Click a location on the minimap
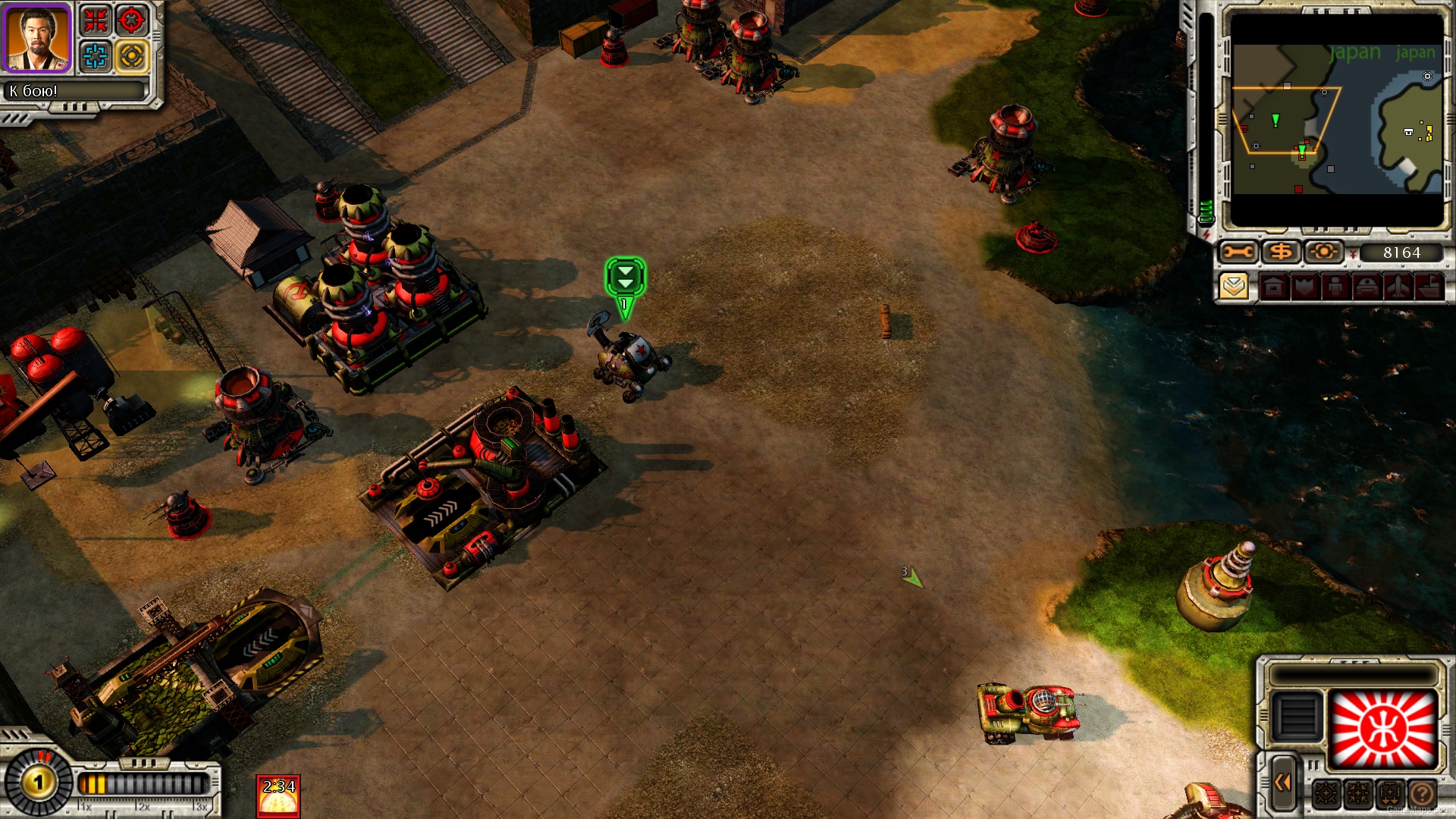Screen dimensions: 1456x819 tap(1336, 121)
